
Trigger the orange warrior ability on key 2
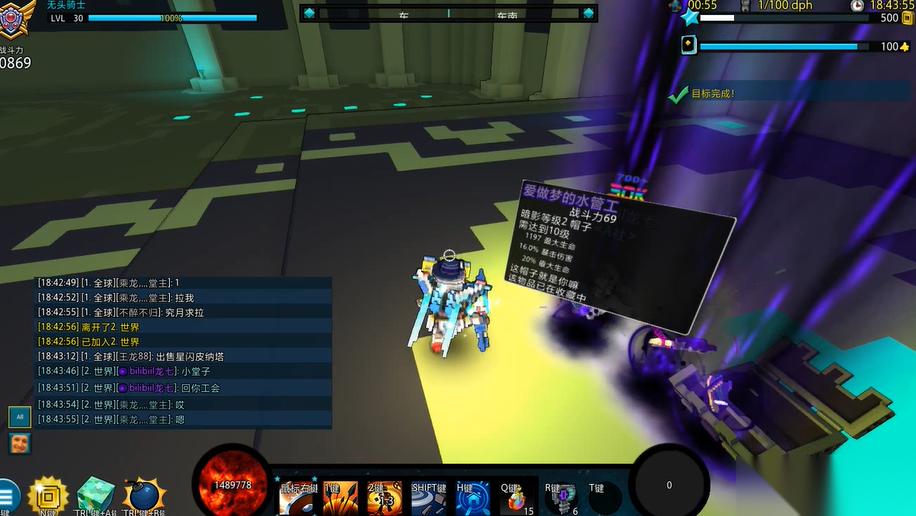tap(384, 496)
